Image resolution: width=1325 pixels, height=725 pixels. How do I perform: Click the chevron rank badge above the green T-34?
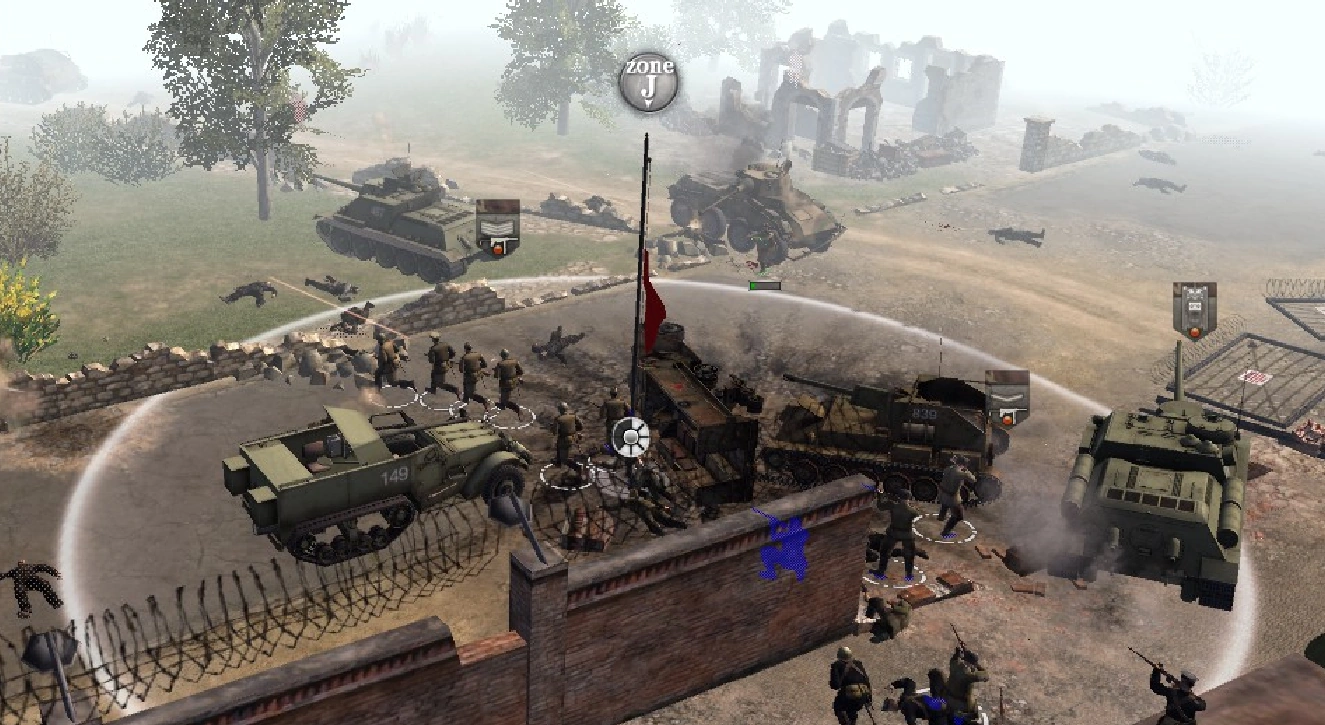(497, 226)
